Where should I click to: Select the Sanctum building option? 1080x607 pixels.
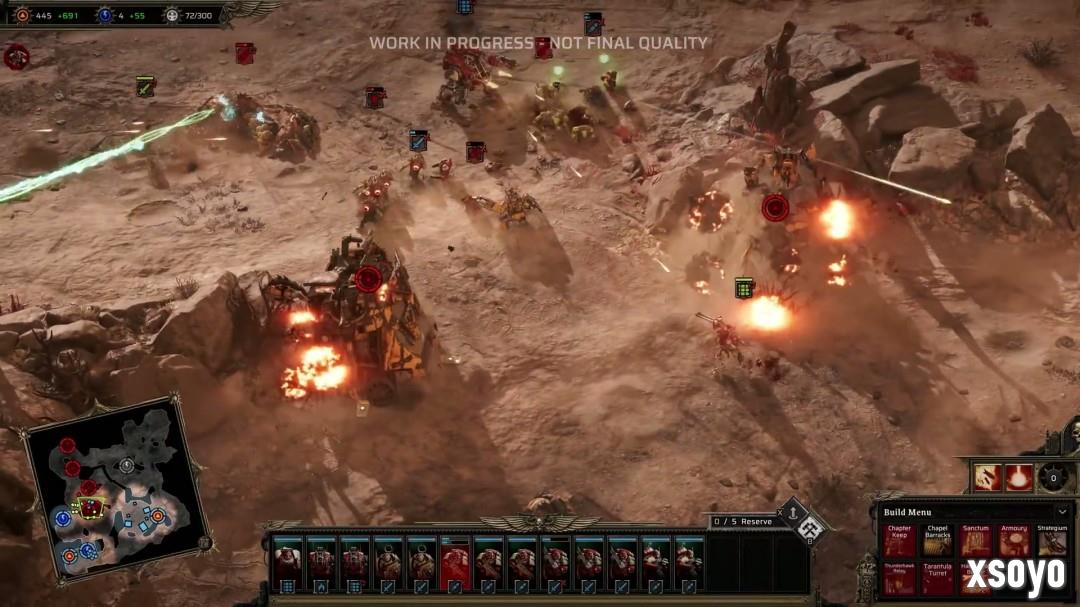(975, 542)
